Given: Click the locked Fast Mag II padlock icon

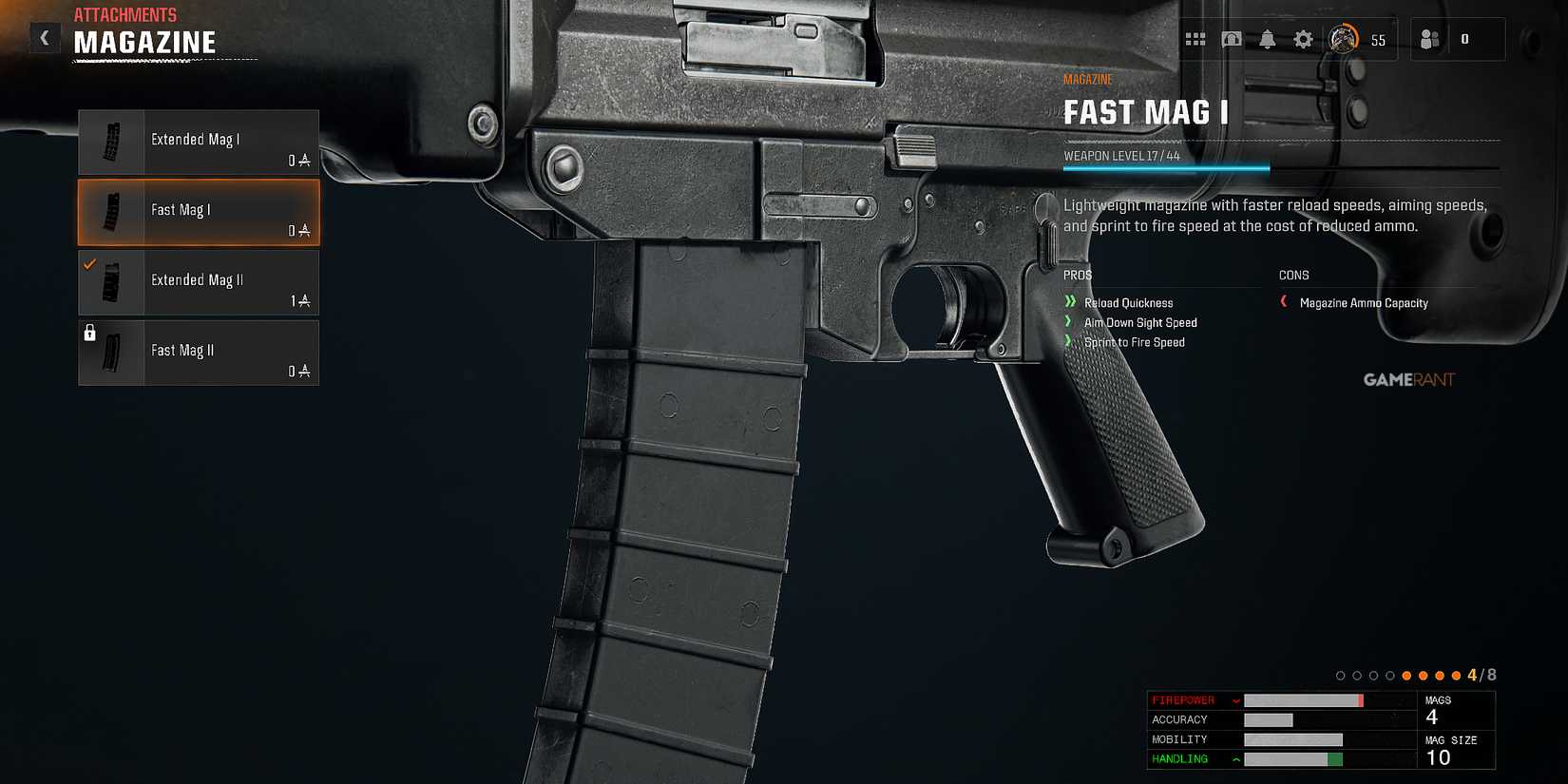Looking at the screenshot, I should coord(90,334).
